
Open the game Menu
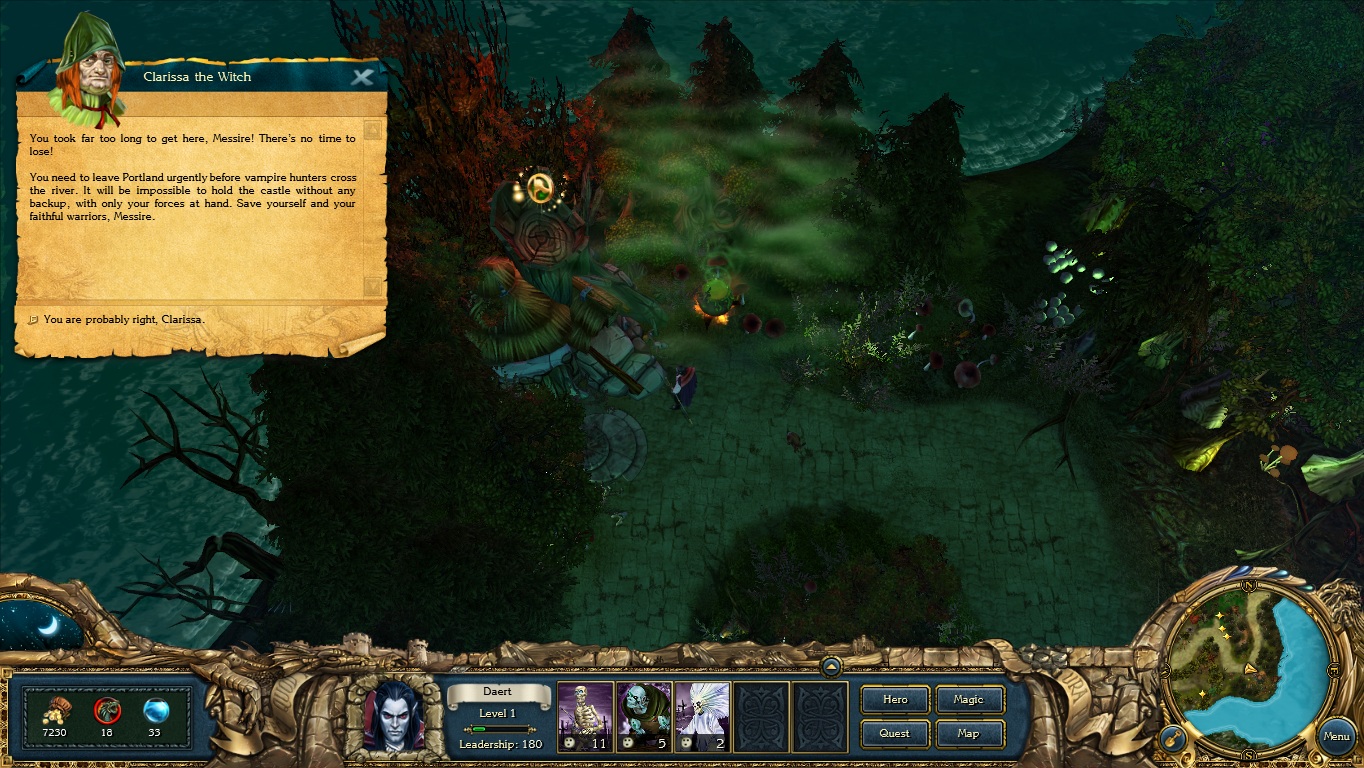[1336, 736]
